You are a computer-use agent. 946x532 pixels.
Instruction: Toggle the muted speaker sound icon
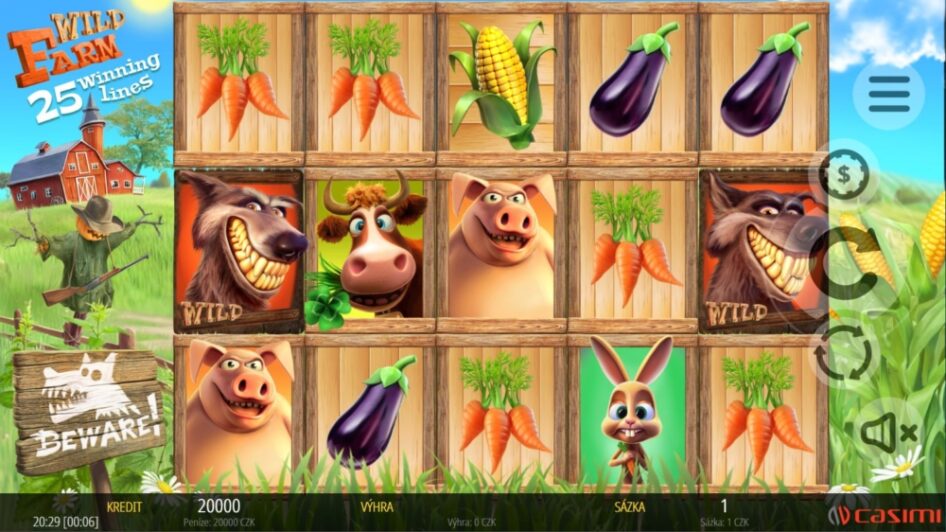[888, 431]
